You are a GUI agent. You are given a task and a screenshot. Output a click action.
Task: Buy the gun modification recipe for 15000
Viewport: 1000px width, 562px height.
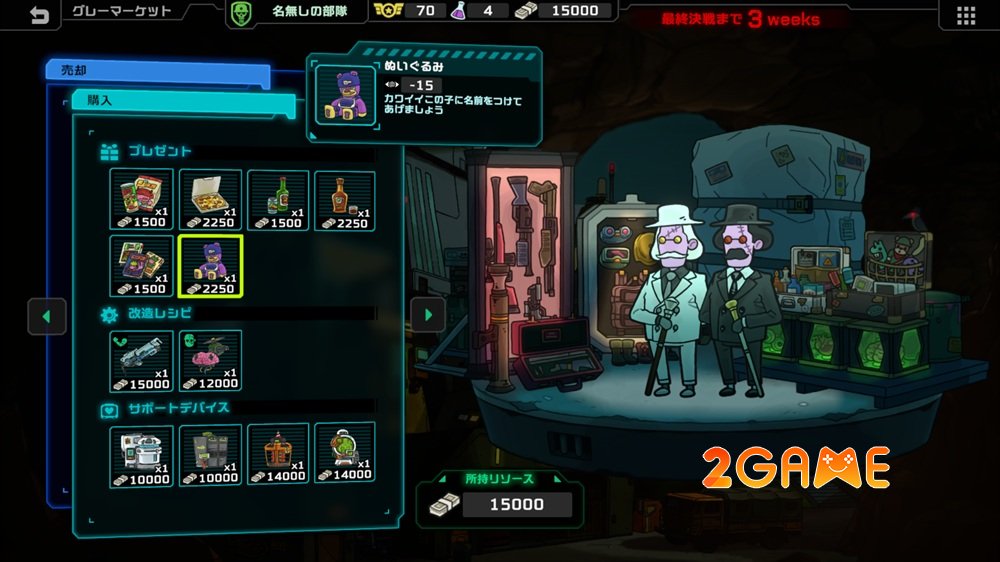[141, 360]
